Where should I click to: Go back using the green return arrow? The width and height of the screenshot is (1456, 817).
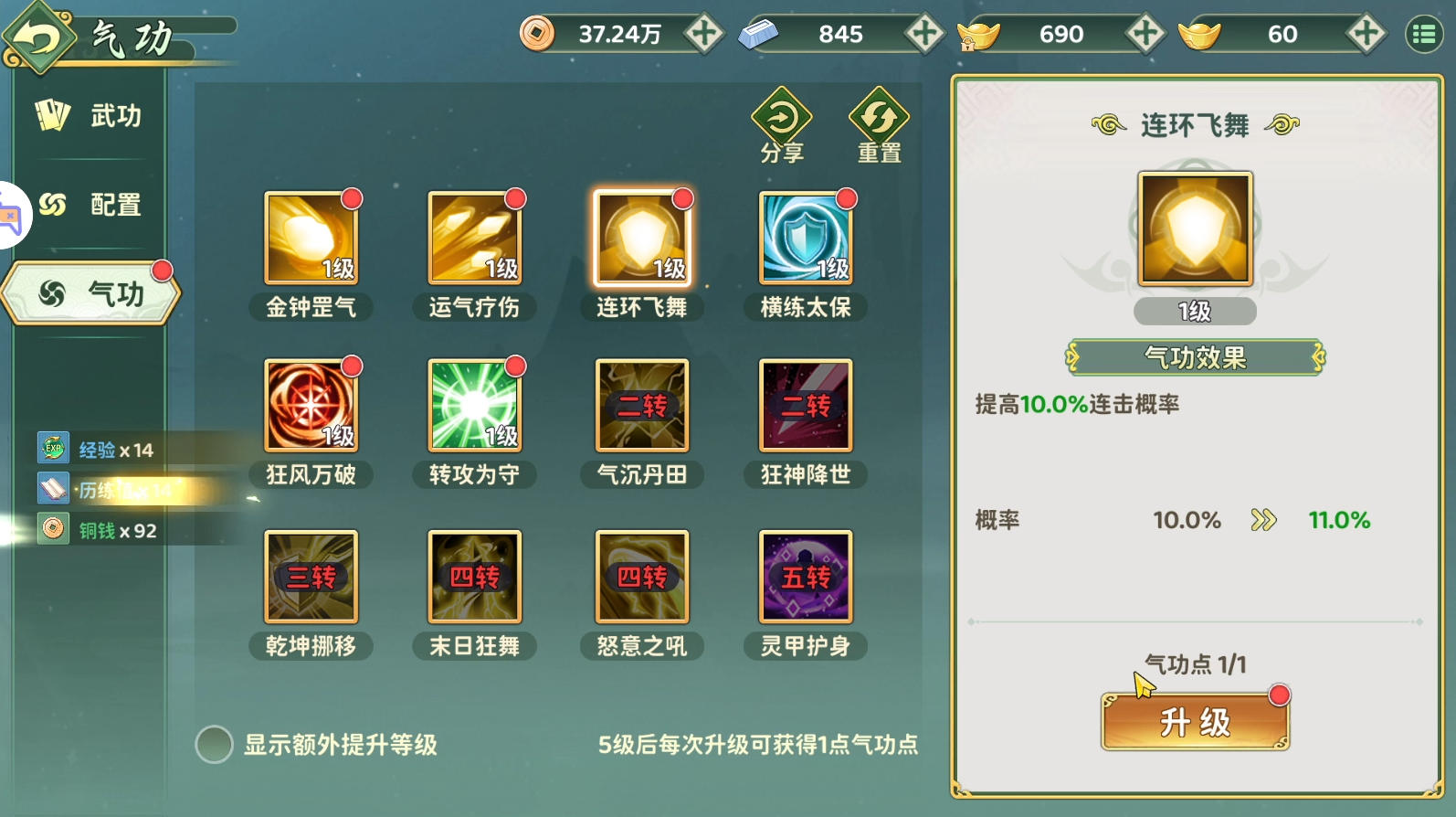point(38,38)
